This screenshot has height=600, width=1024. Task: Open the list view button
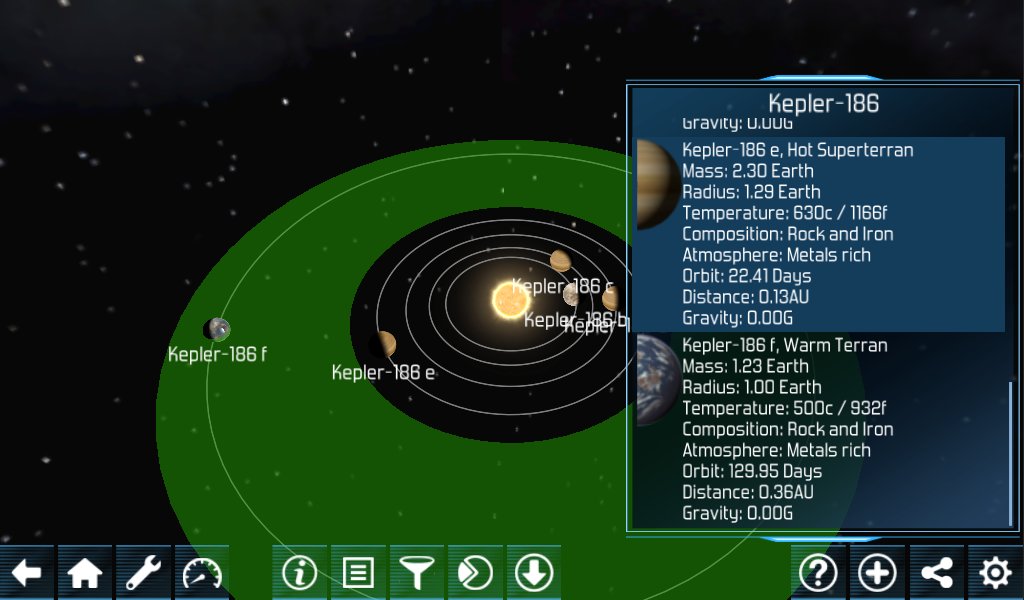358,573
